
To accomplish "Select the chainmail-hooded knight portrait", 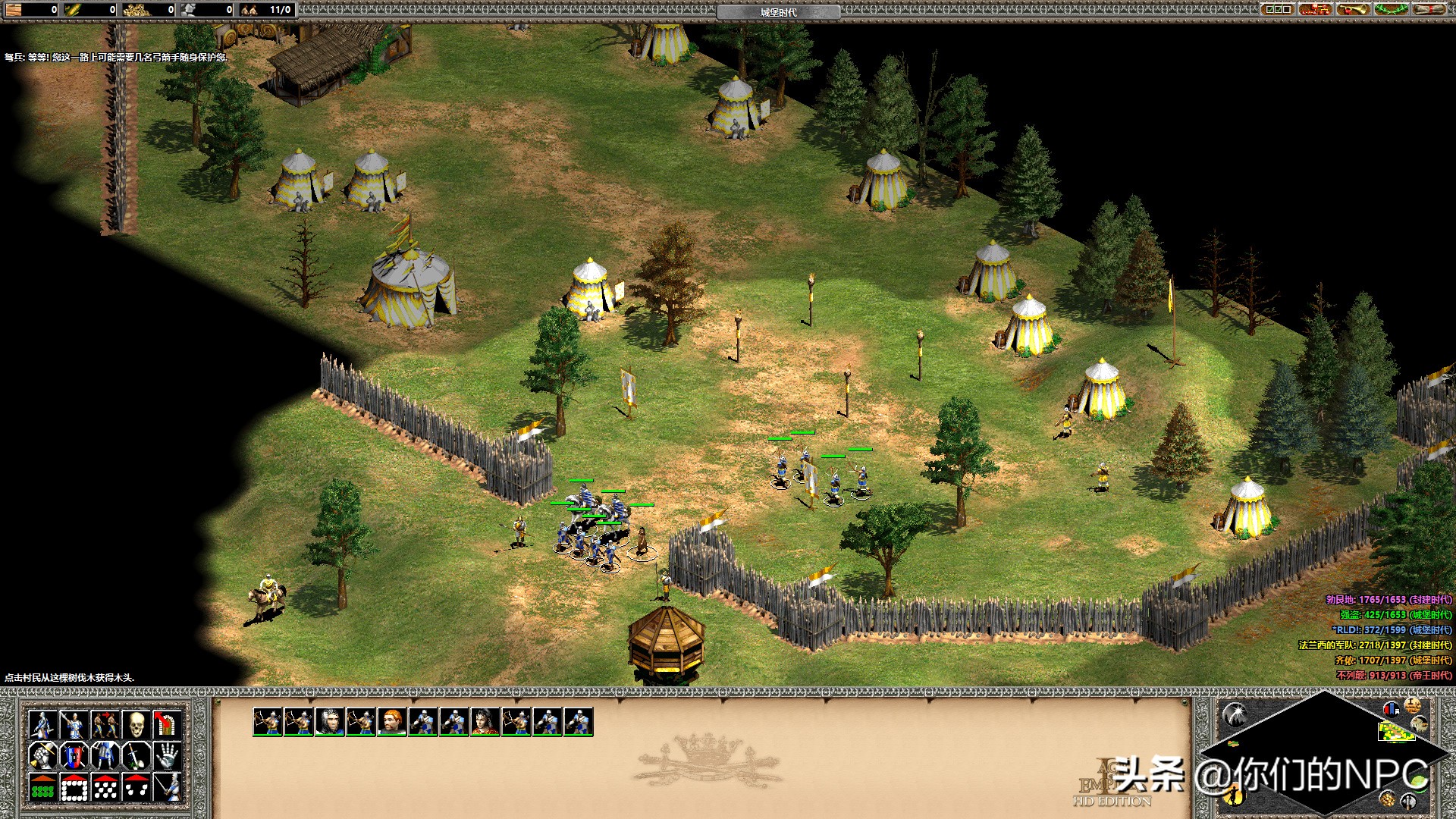I will tap(330, 722).
